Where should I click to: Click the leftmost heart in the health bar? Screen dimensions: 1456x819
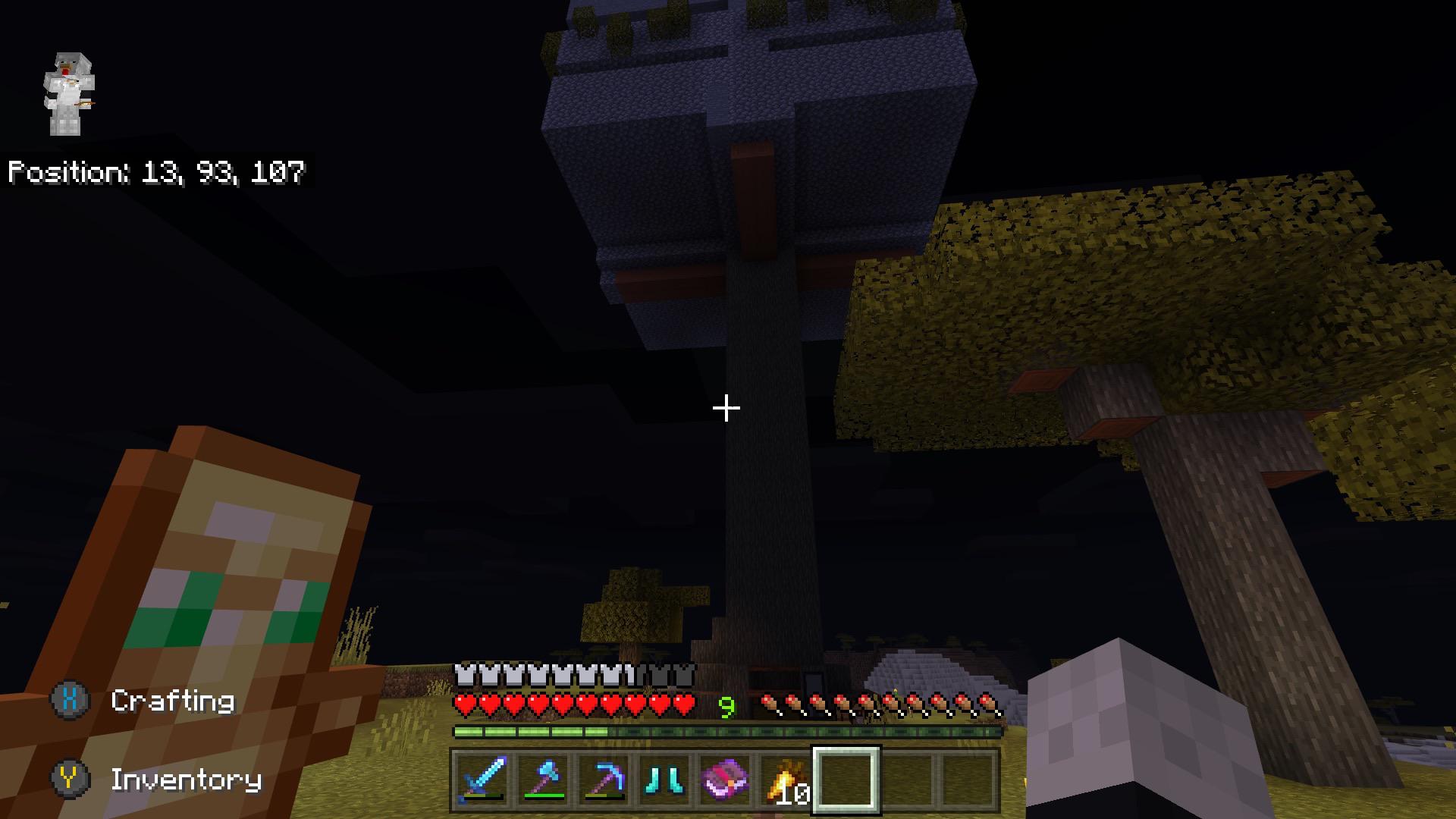tap(464, 704)
